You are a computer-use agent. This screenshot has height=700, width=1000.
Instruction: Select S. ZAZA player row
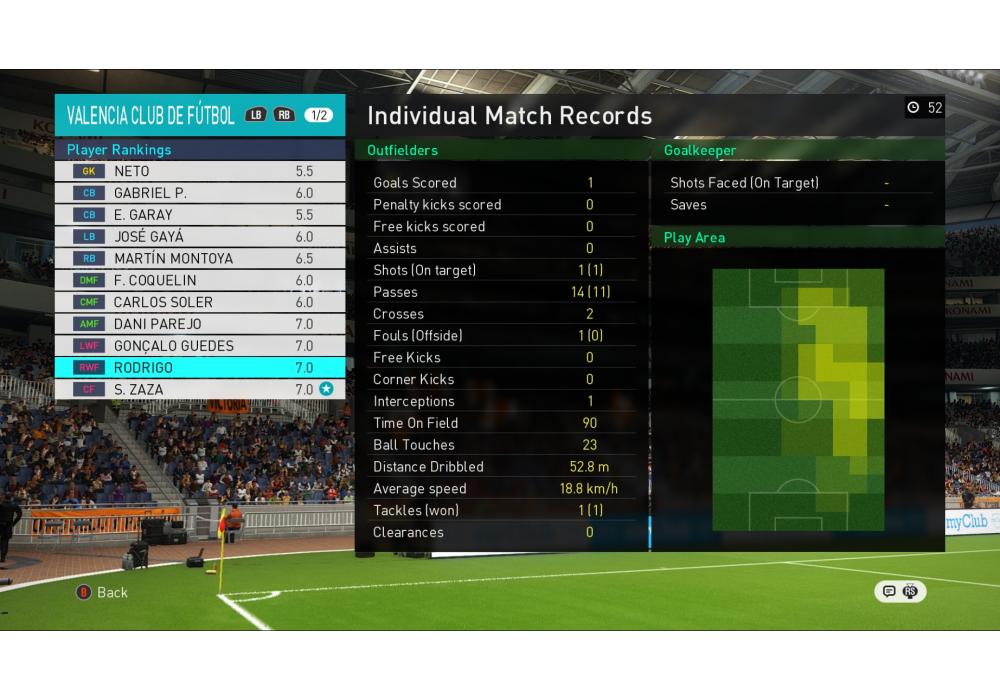click(200, 390)
